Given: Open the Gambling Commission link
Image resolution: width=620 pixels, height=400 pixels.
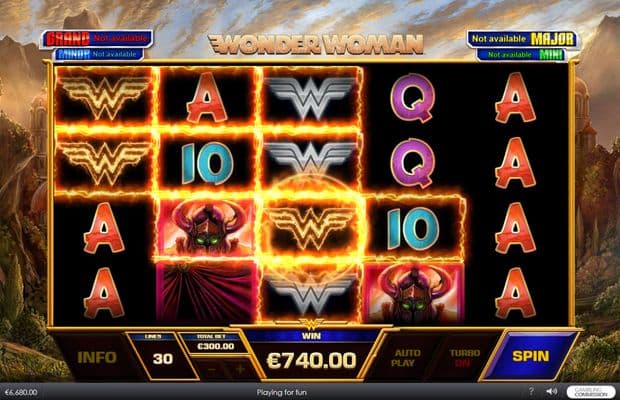Looking at the screenshot, I should point(590,390).
